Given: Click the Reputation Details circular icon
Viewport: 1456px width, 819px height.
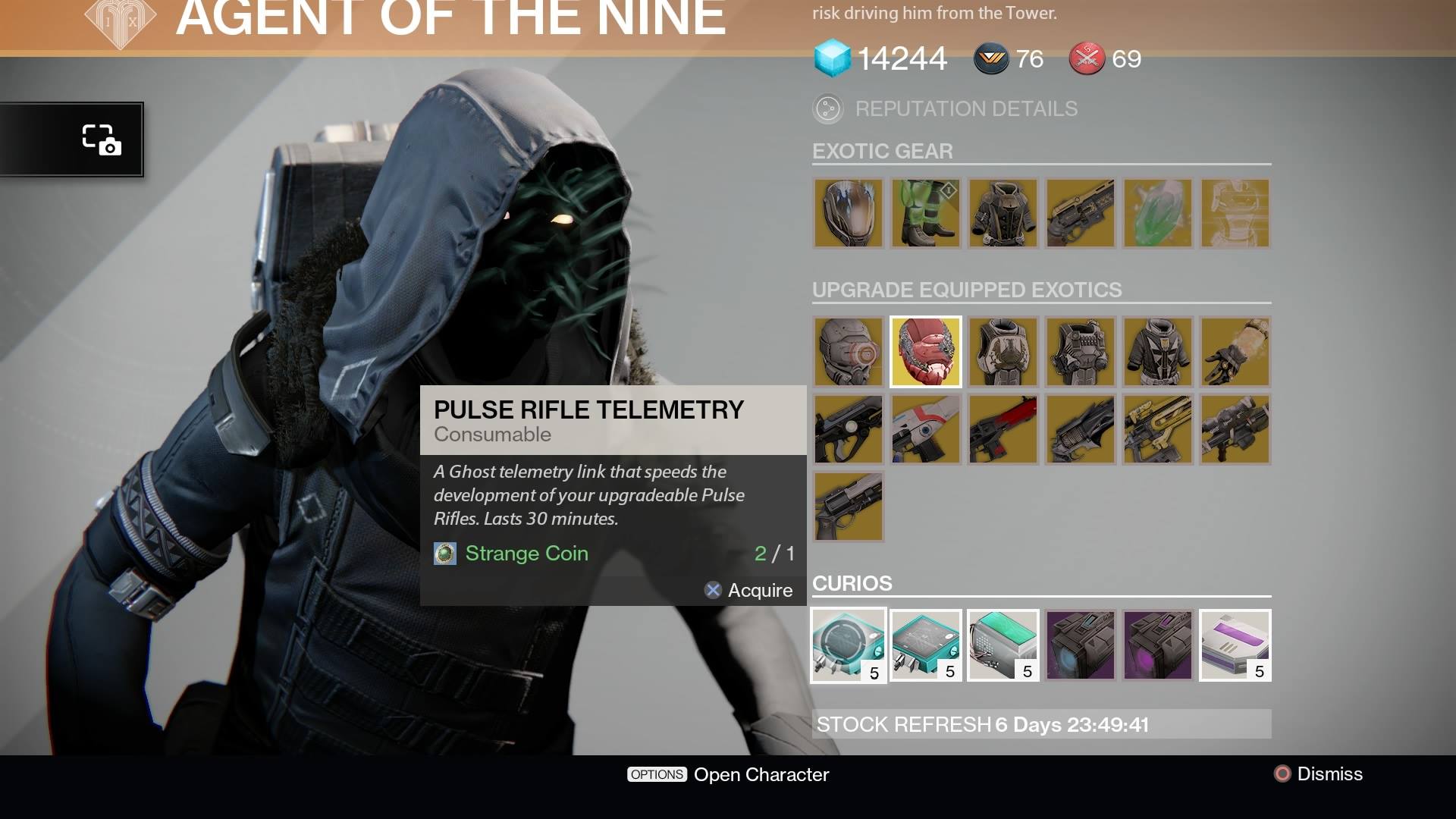Looking at the screenshot, I should [828, 108].
